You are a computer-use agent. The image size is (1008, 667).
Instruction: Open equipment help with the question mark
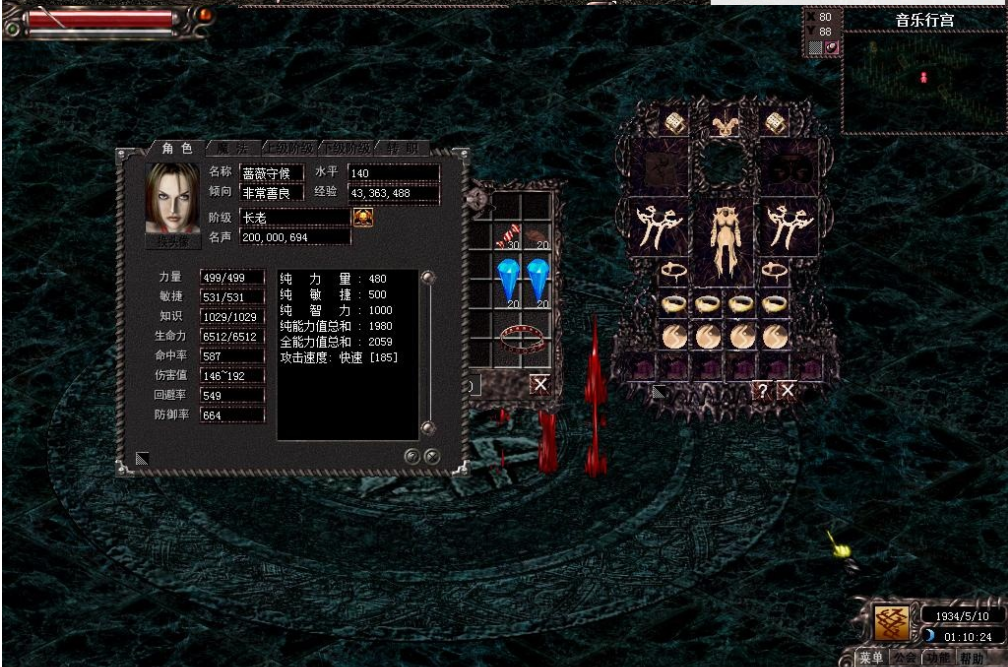point(763,391)
